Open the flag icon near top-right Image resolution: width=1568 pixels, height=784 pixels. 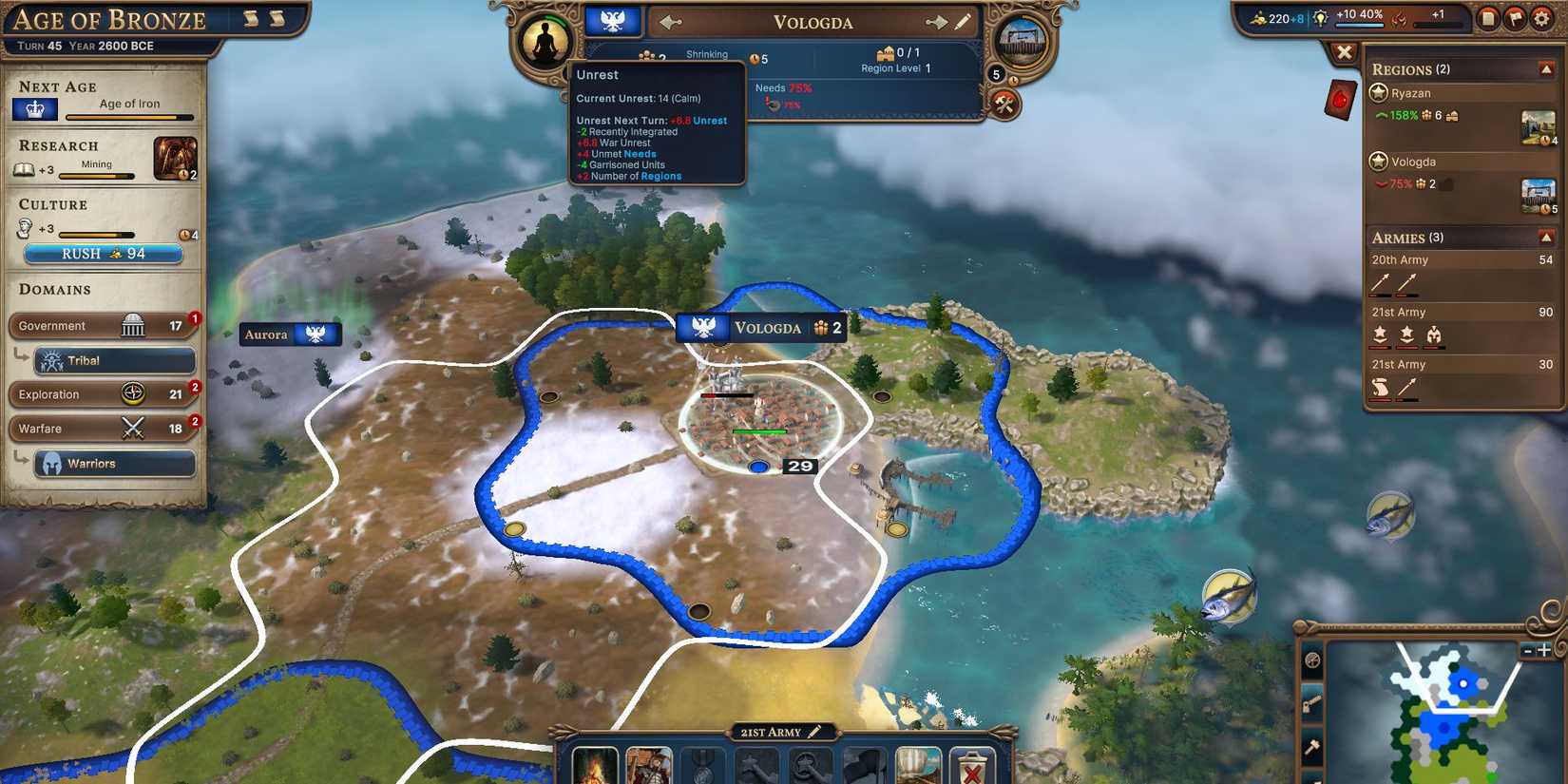[1515, 16]
